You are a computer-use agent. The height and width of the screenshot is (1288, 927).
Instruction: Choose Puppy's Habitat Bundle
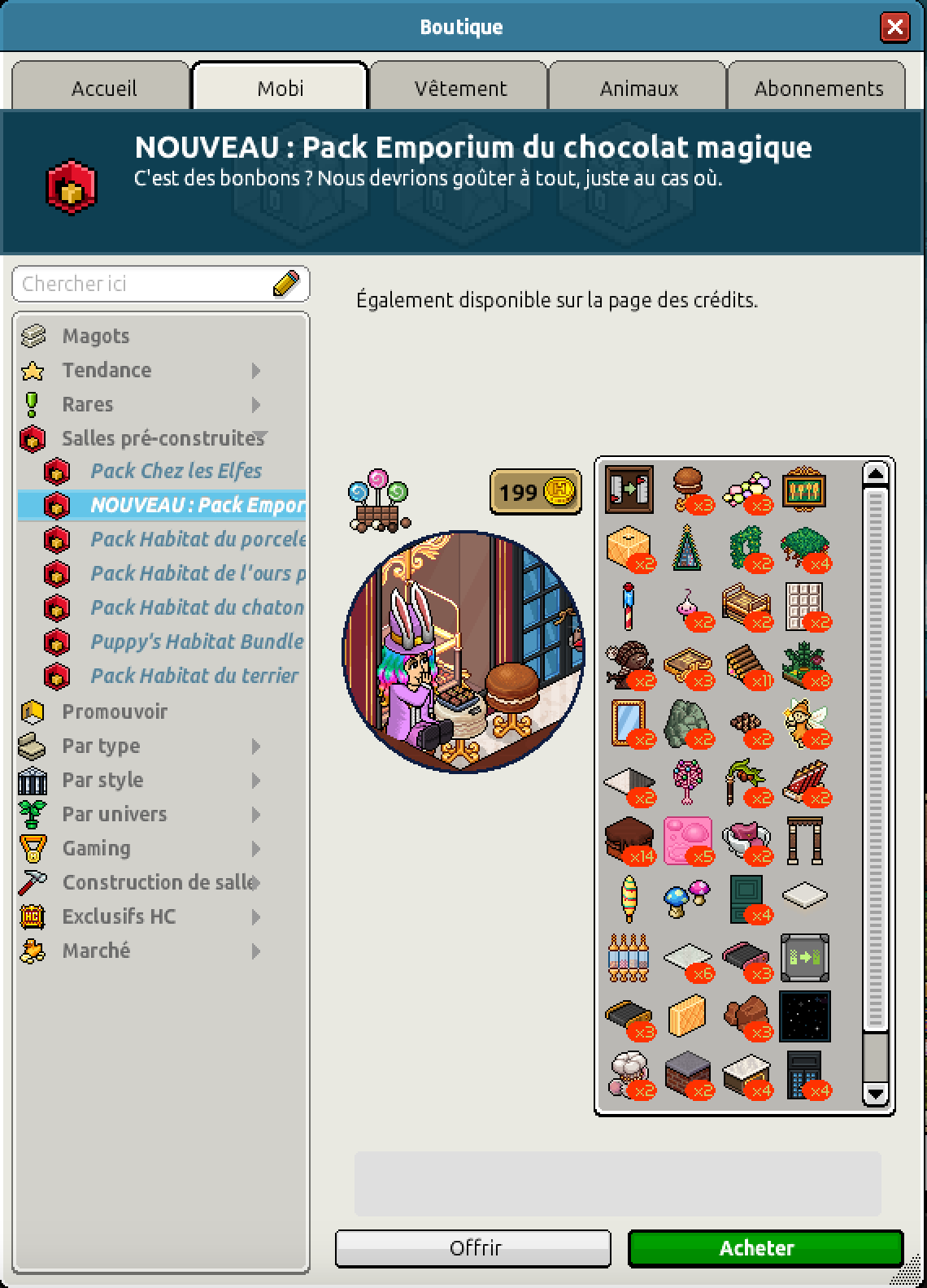196,642
